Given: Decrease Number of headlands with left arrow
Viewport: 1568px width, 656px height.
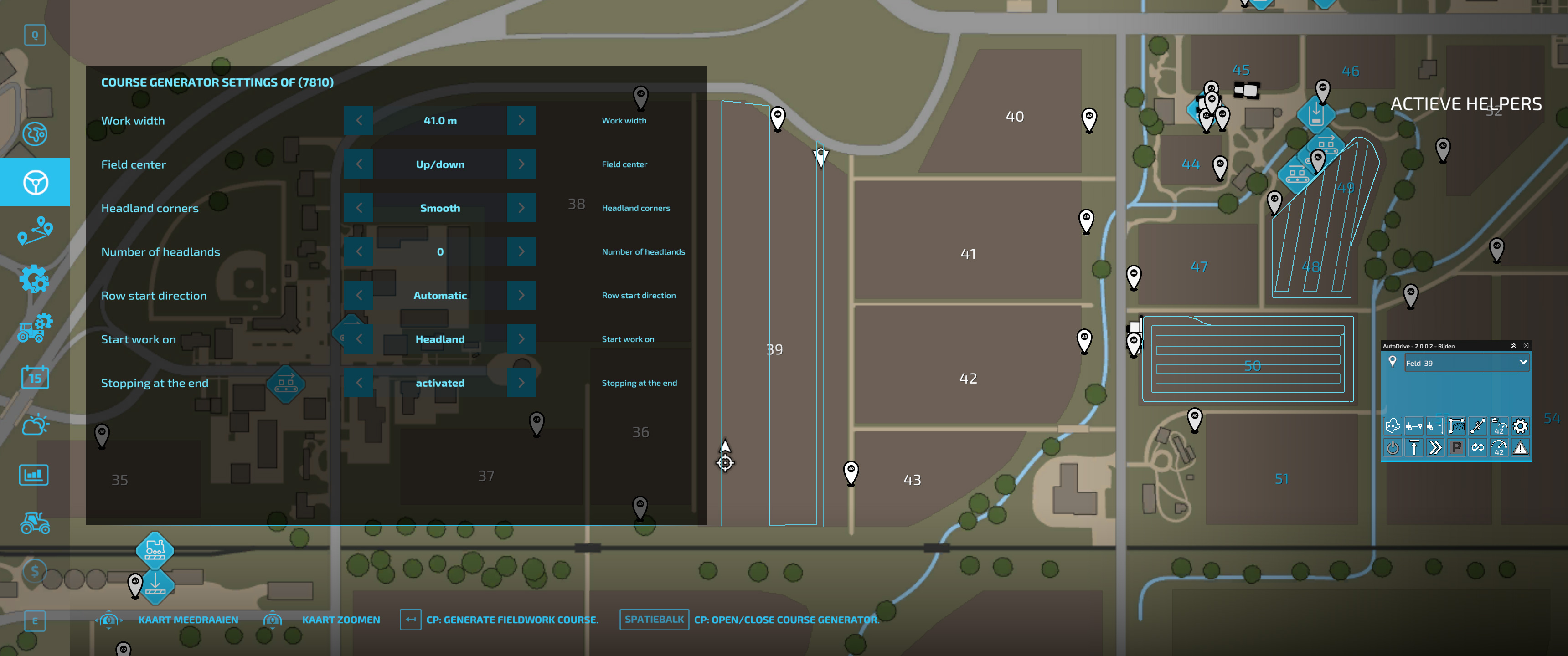Looking at the screenshot, I should click(359, 251).
